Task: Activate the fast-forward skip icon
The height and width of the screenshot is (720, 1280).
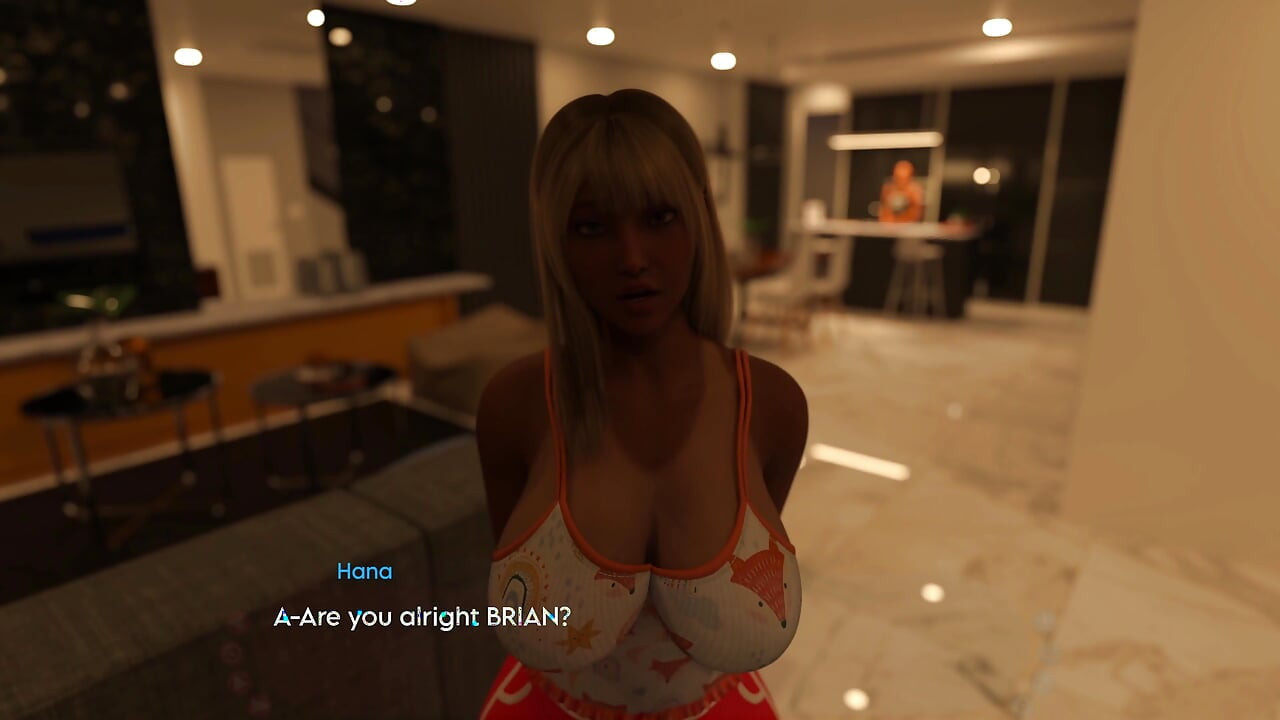Action: point(260,706)
